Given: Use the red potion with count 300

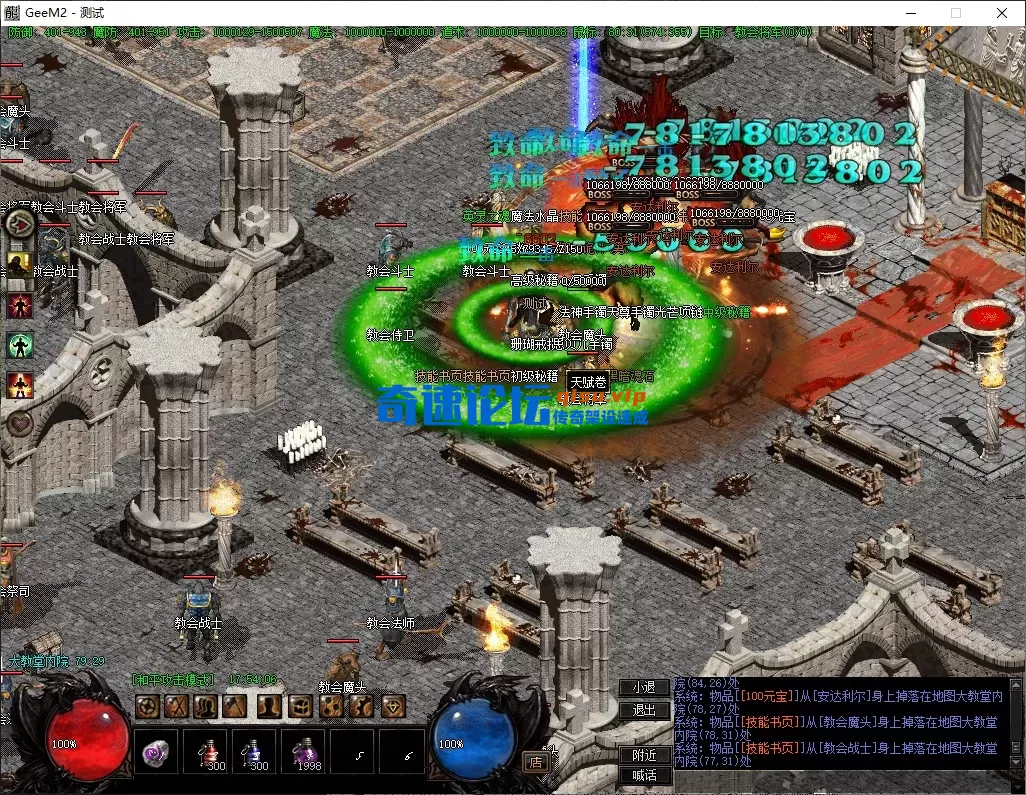Looking at the screenshot, I should click(x=206, y=752).
